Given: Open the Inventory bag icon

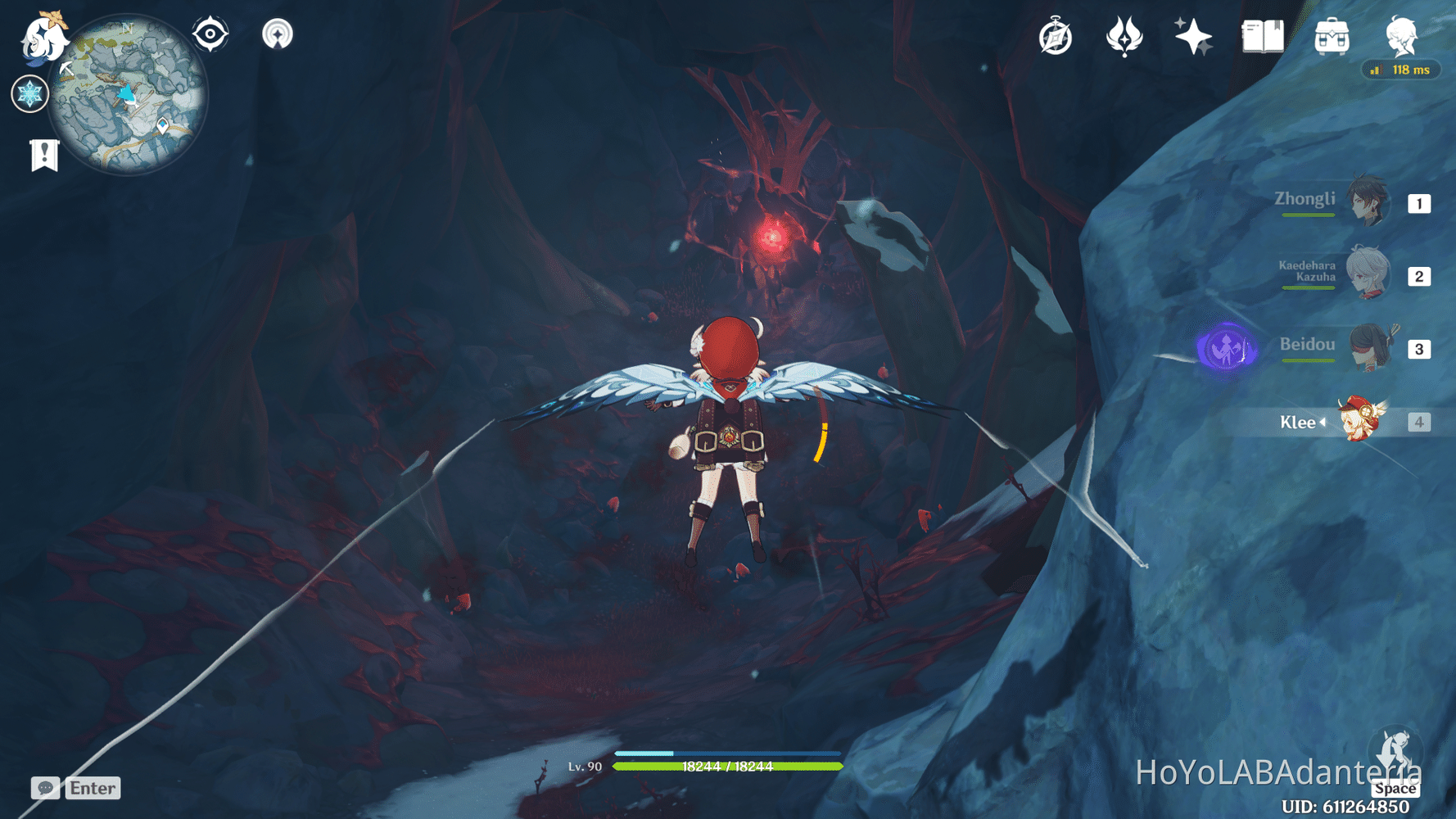Looking at the screenshot, I should [x=1333, y=36].
